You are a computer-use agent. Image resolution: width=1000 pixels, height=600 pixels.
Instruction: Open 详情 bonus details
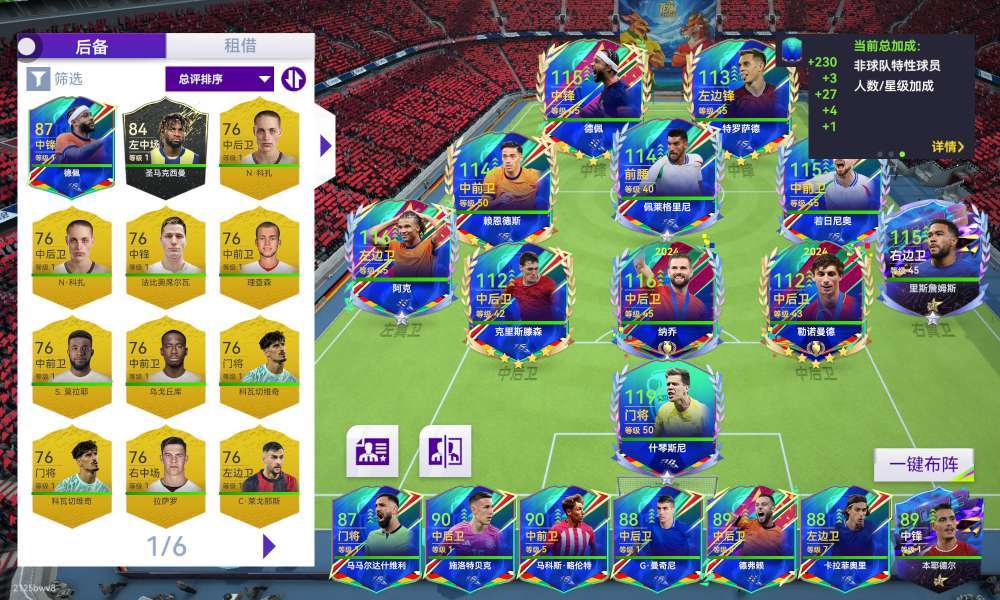pyautogui.click(x=947, y=147)
